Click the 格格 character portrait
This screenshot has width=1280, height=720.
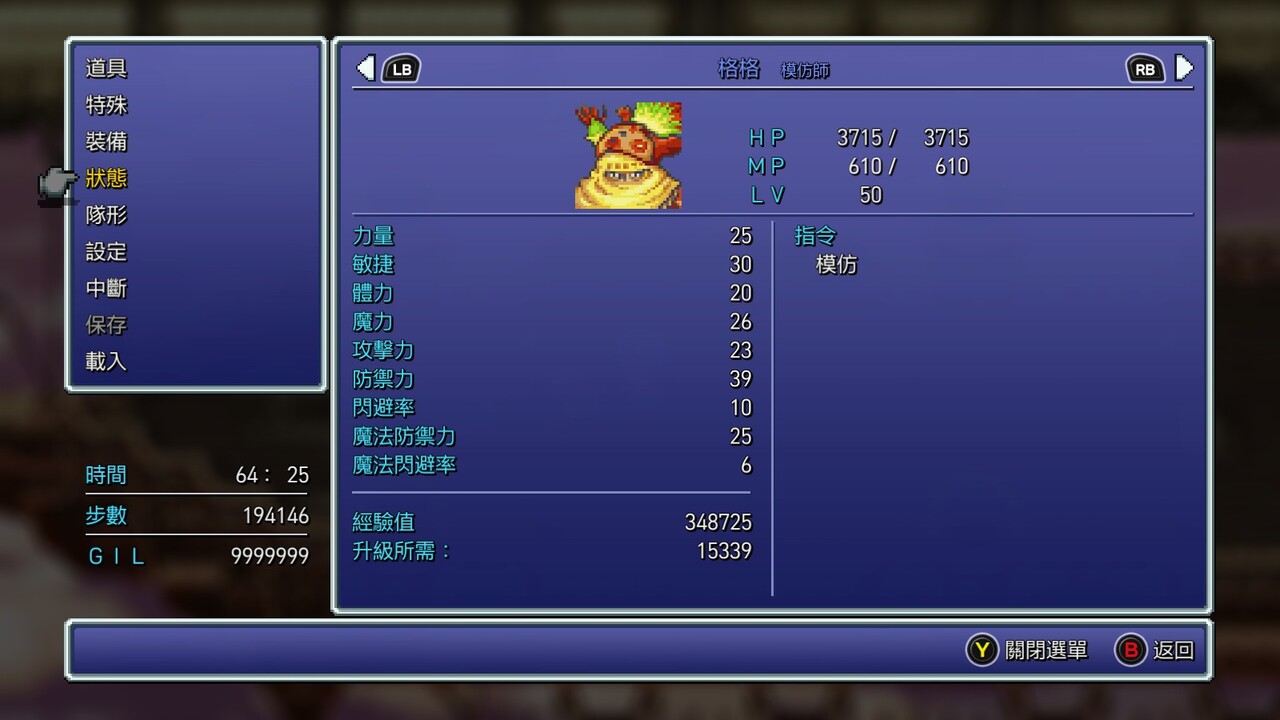pos(628,155)
